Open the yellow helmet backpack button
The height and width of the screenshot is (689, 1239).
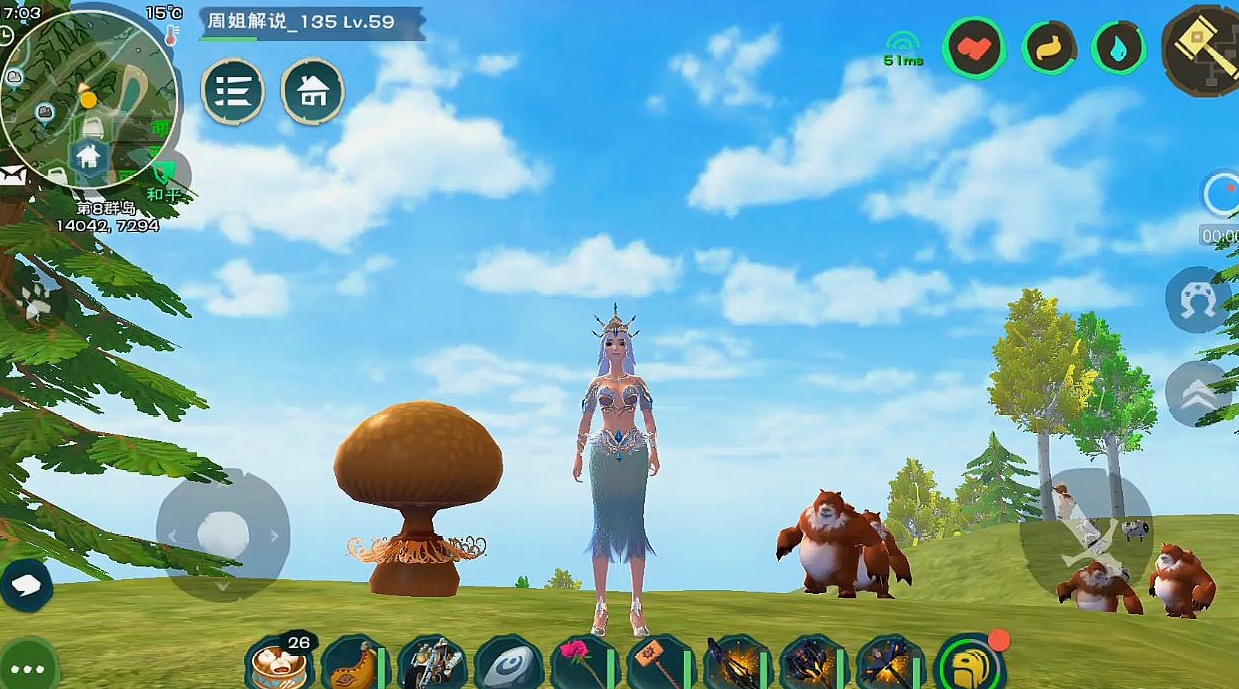click(x=968, y=663)
